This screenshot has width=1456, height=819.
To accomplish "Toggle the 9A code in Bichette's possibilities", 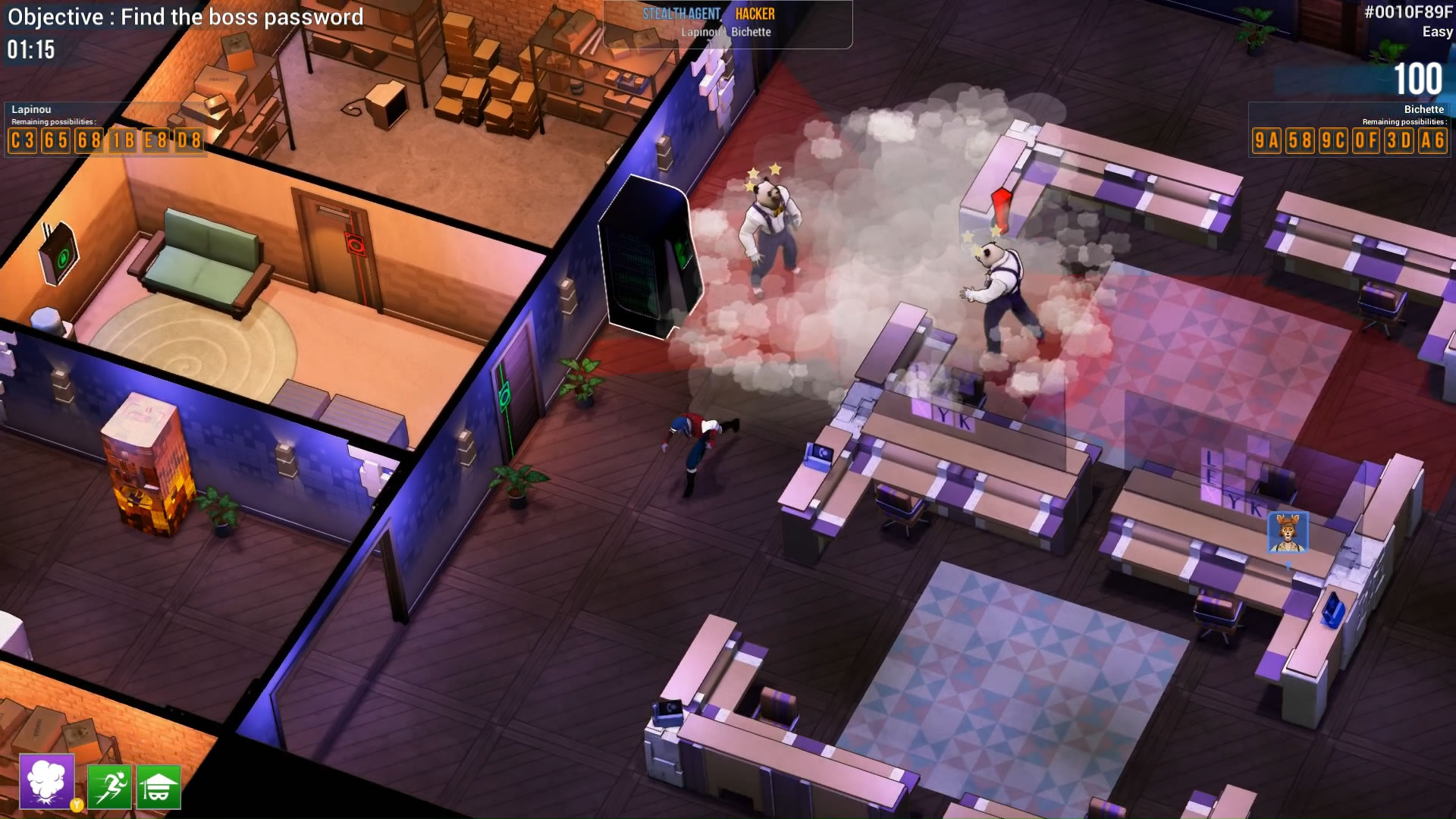I will pos(1268,140).
